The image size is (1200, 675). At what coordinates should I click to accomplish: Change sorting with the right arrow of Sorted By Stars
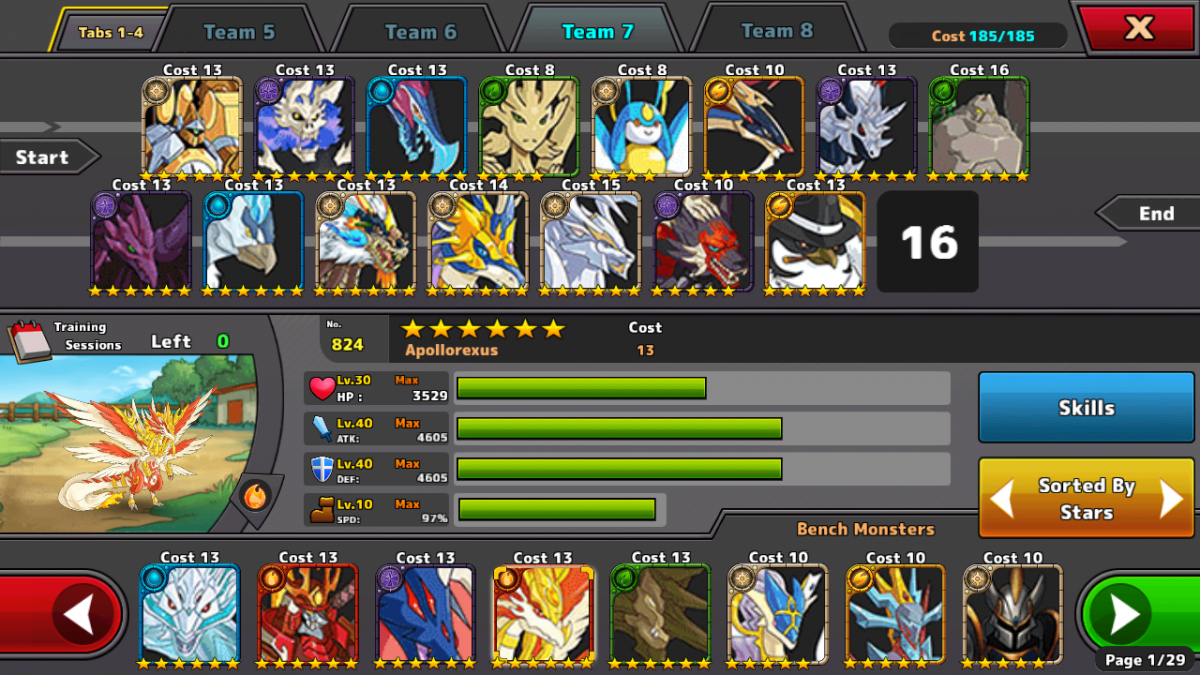1171,498
